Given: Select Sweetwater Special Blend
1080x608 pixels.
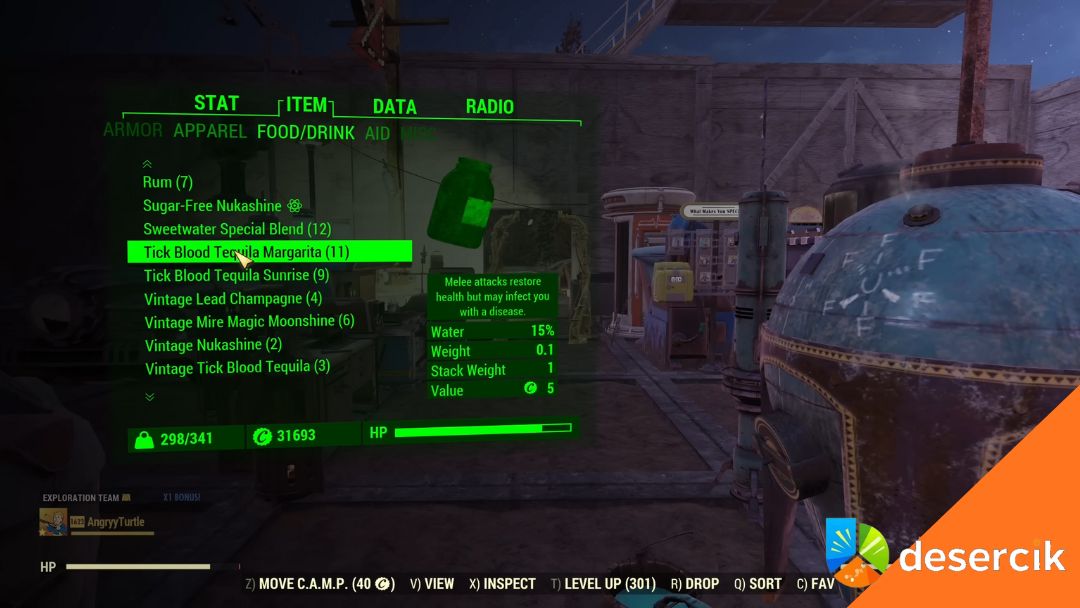Looking at the screenshot, I should coord(237,229).
